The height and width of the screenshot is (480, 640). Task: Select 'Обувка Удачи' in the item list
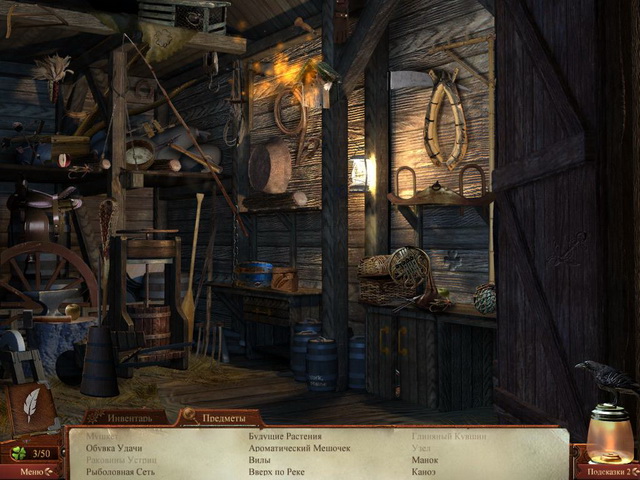click(114, 448)
